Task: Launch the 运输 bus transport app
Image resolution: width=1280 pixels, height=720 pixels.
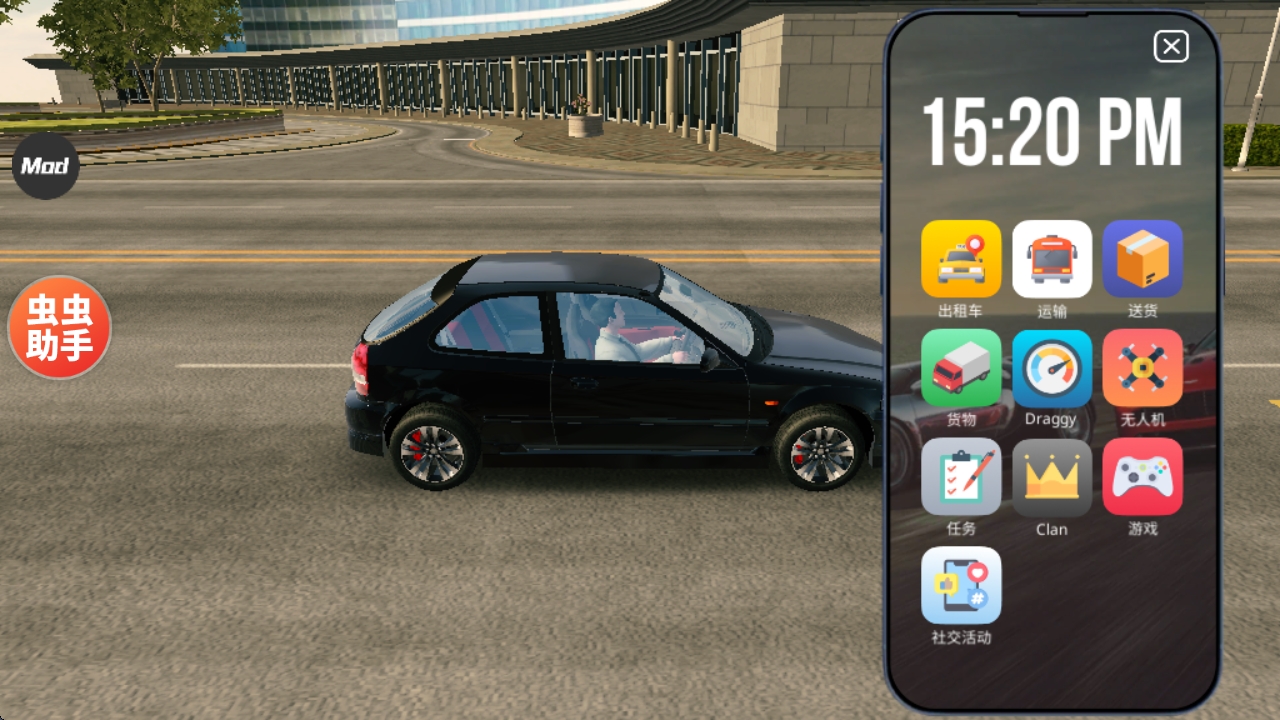Action: coord(1052,259)
